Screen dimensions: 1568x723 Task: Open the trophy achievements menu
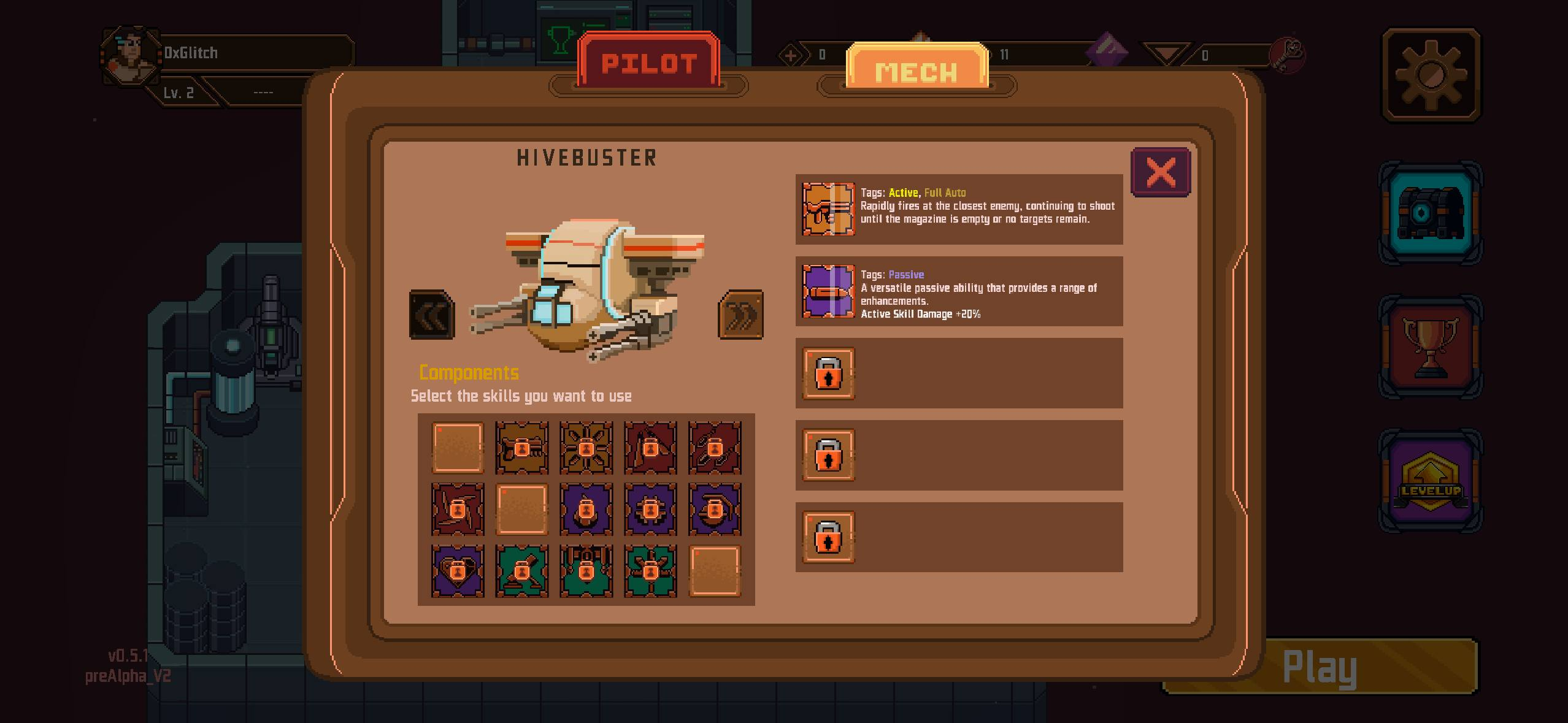tap(1430, 347)
